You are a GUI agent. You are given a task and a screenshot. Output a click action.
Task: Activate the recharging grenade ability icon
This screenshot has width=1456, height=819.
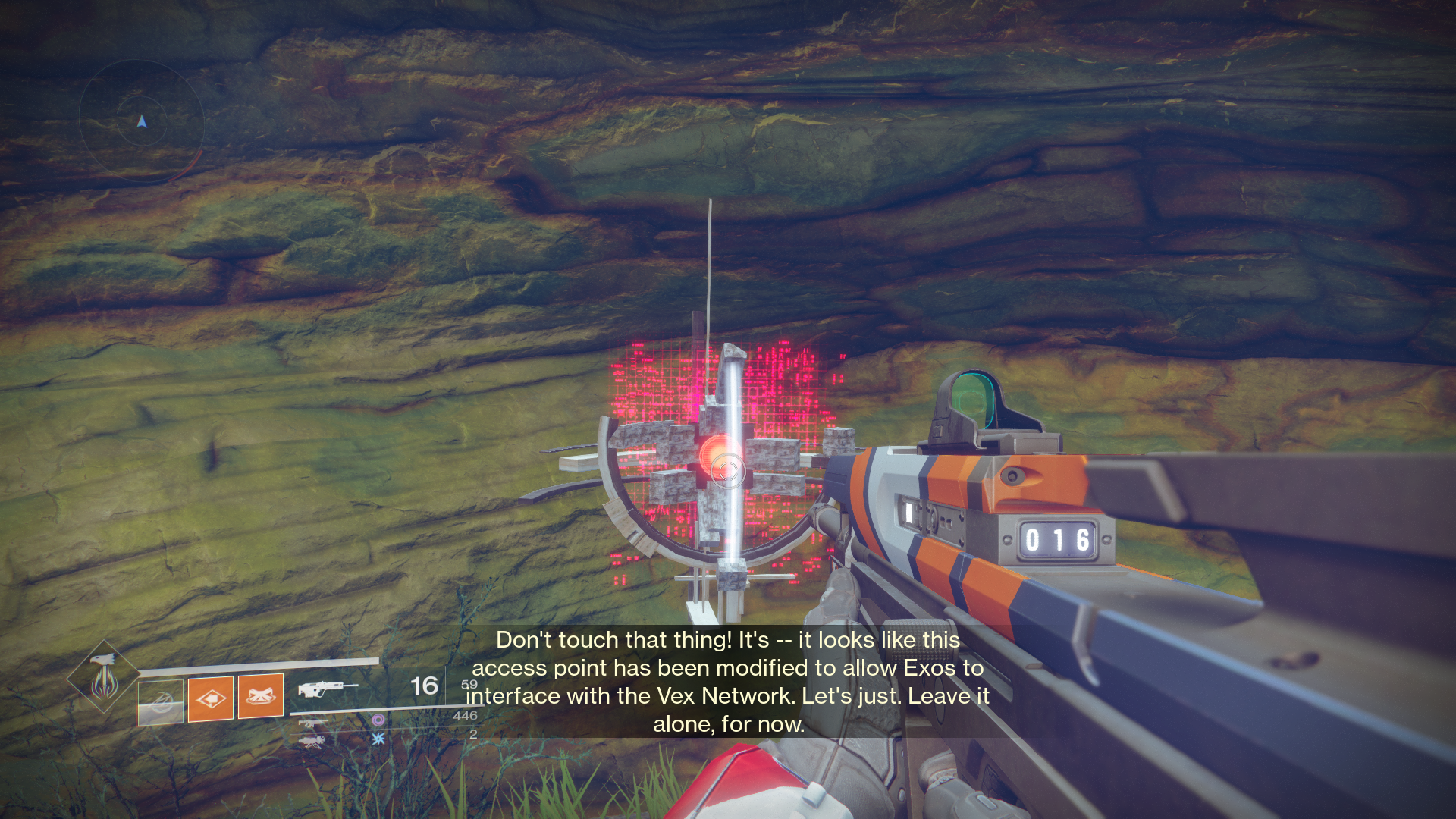click(161, 701)
